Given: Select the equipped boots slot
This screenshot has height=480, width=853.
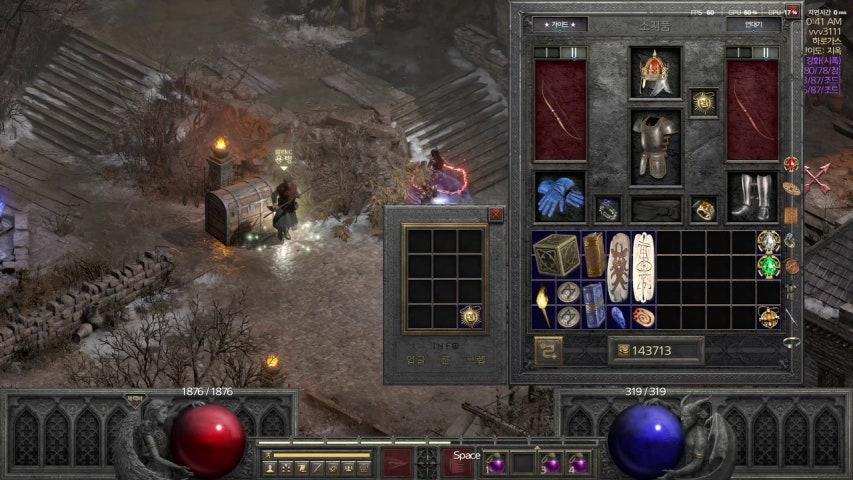Looking at the screenshot, I should tap(751, 196).
